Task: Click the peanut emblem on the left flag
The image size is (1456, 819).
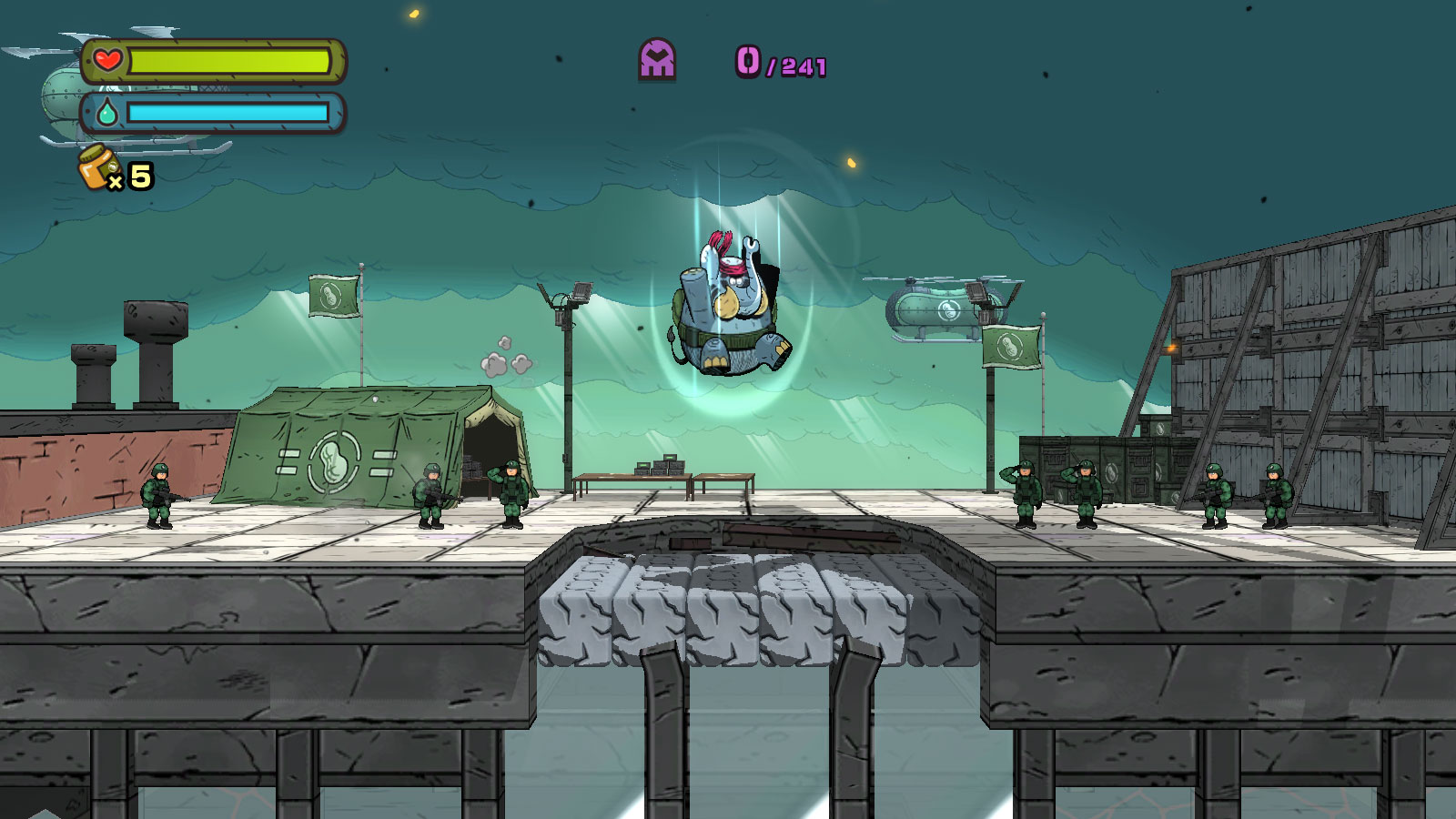Action: [x=330, y=293]
